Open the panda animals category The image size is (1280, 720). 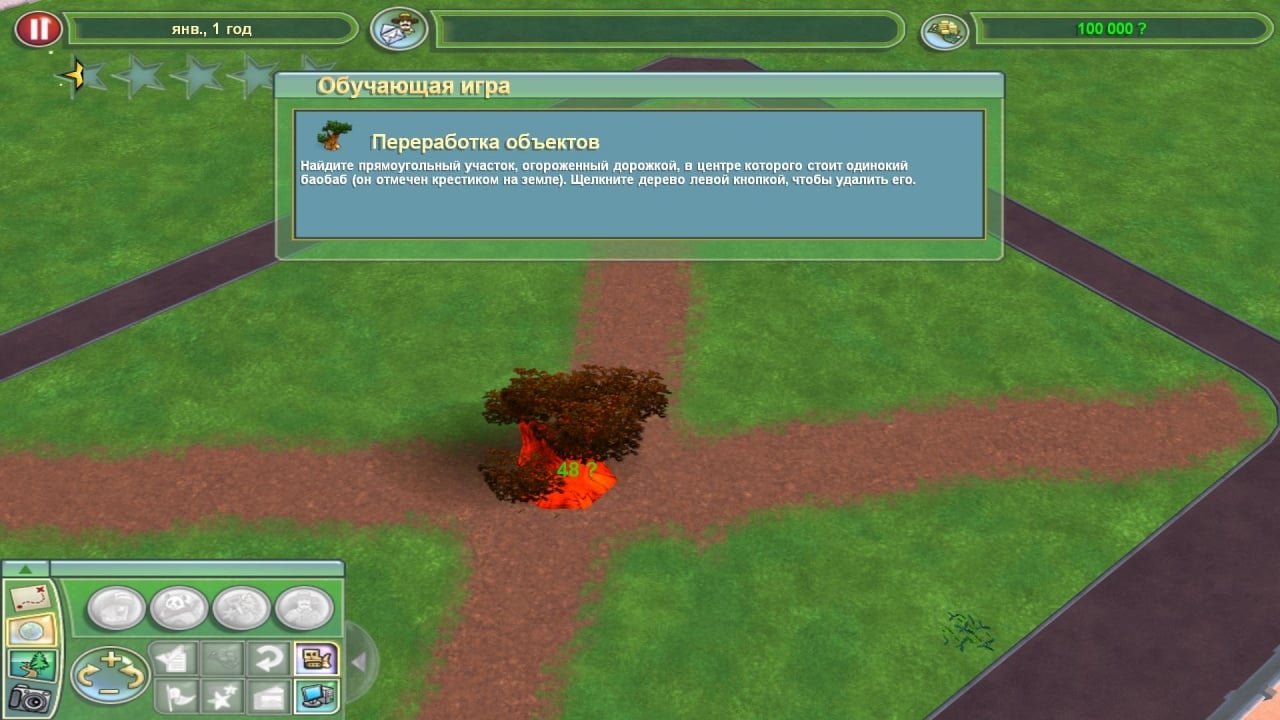179,607
